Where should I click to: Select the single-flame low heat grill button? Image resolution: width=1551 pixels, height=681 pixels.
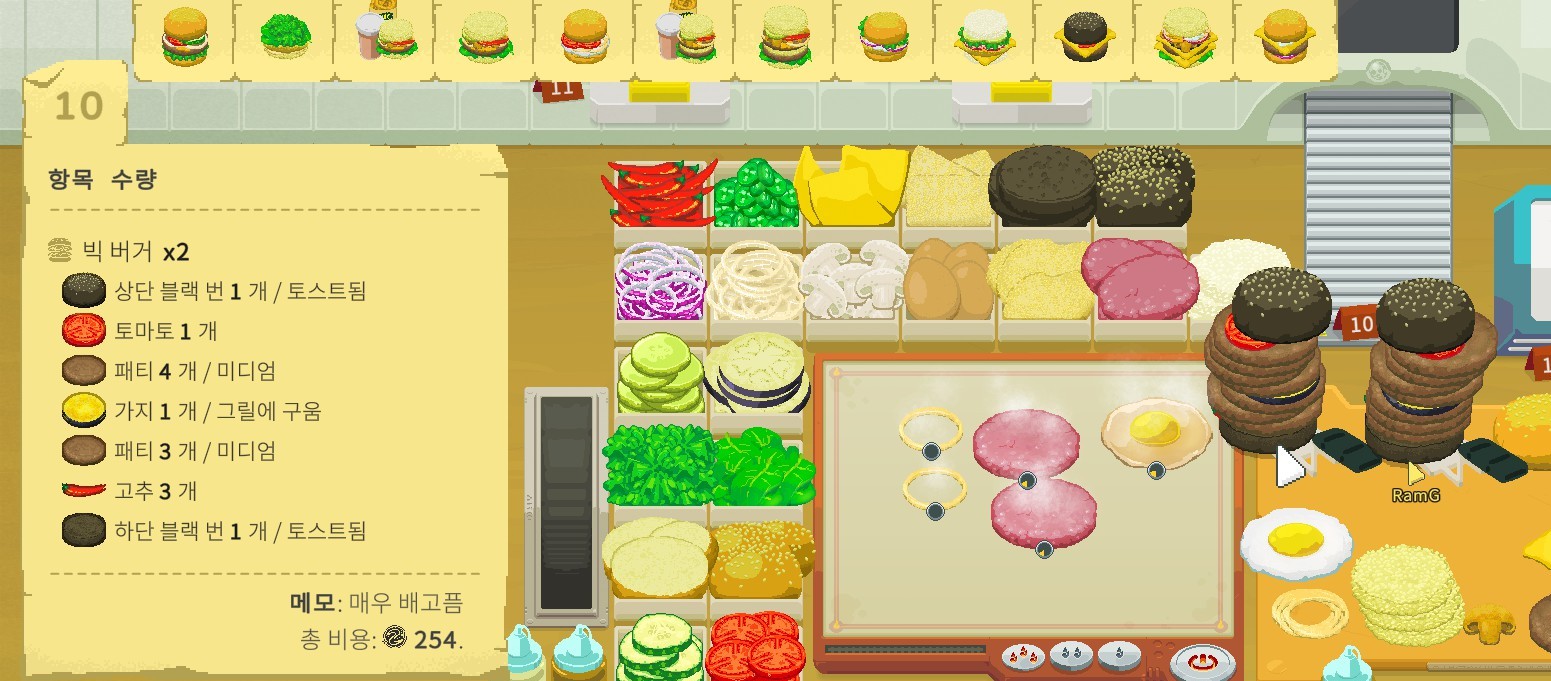[1118, 656]
